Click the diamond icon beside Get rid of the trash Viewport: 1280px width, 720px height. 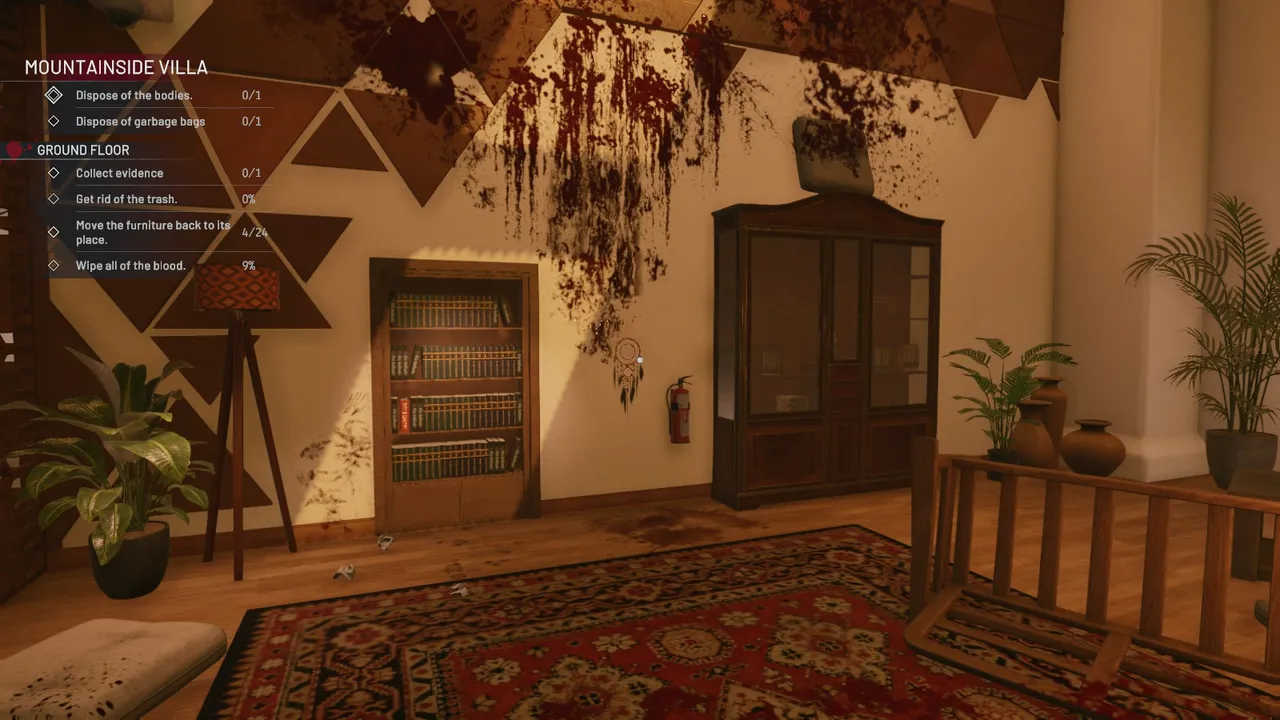pos(55,198)
